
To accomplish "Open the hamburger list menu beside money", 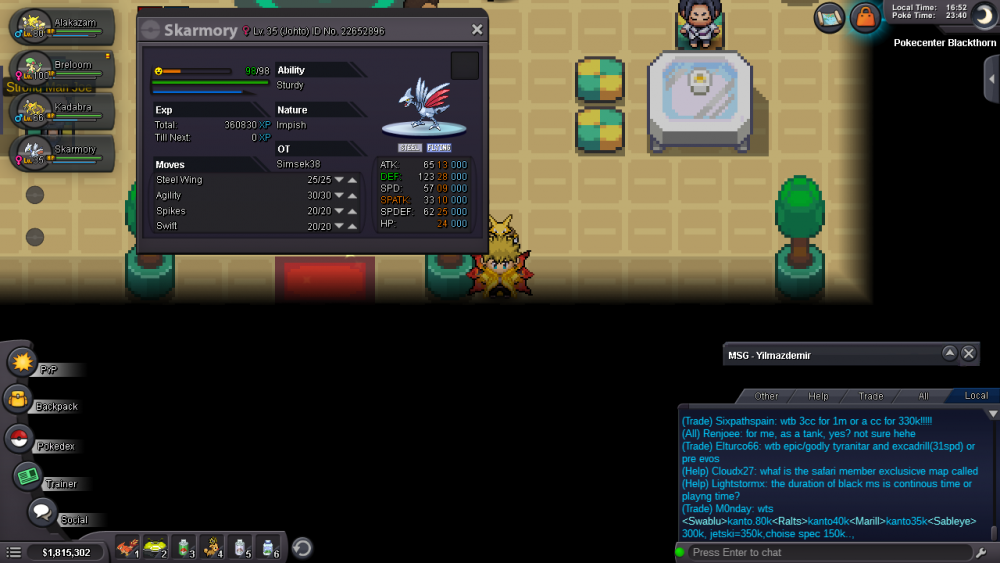I will pyautogui.click(x=13, y=552).
